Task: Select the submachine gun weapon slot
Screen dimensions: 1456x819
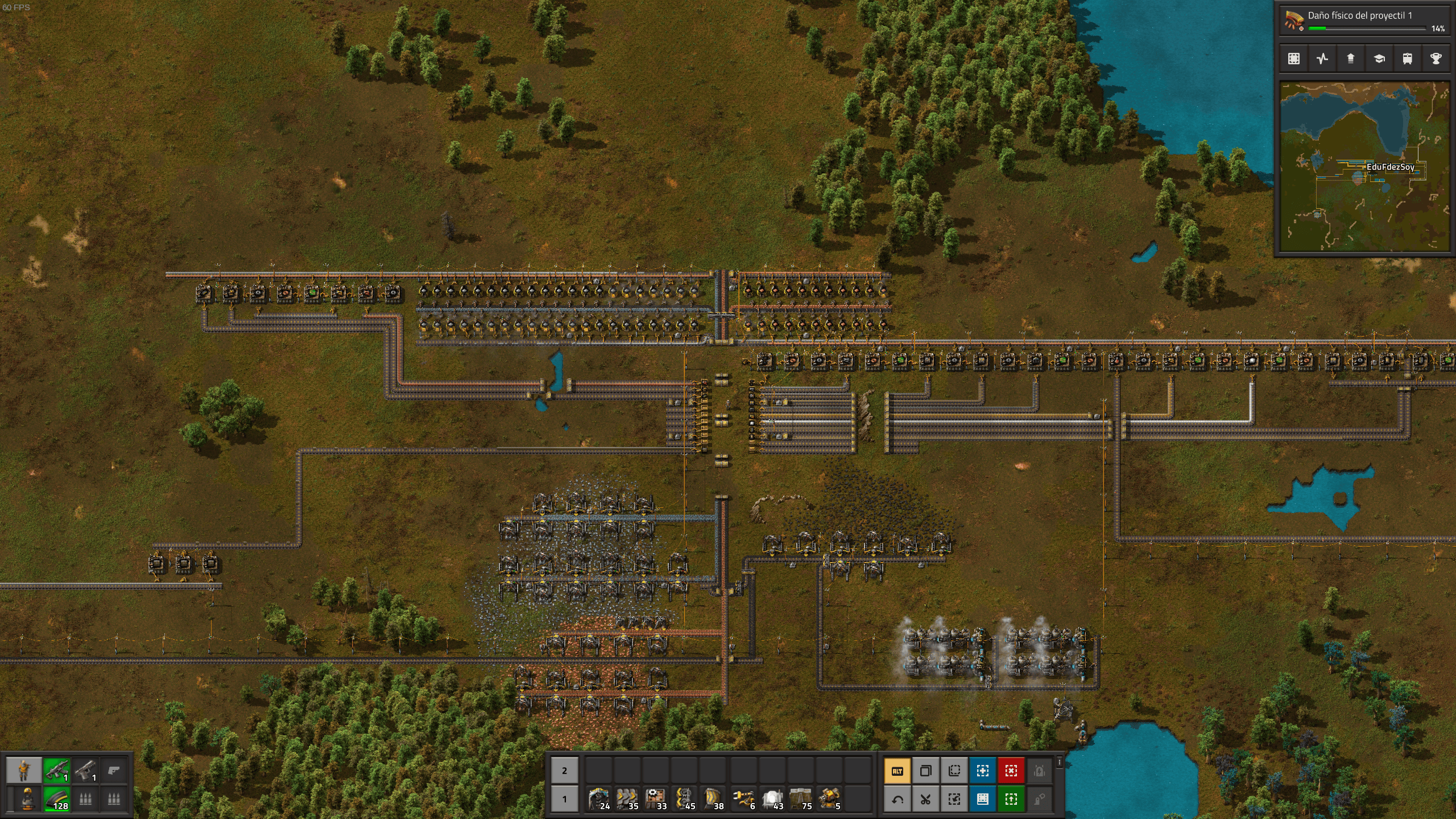Action: point(56,771)
